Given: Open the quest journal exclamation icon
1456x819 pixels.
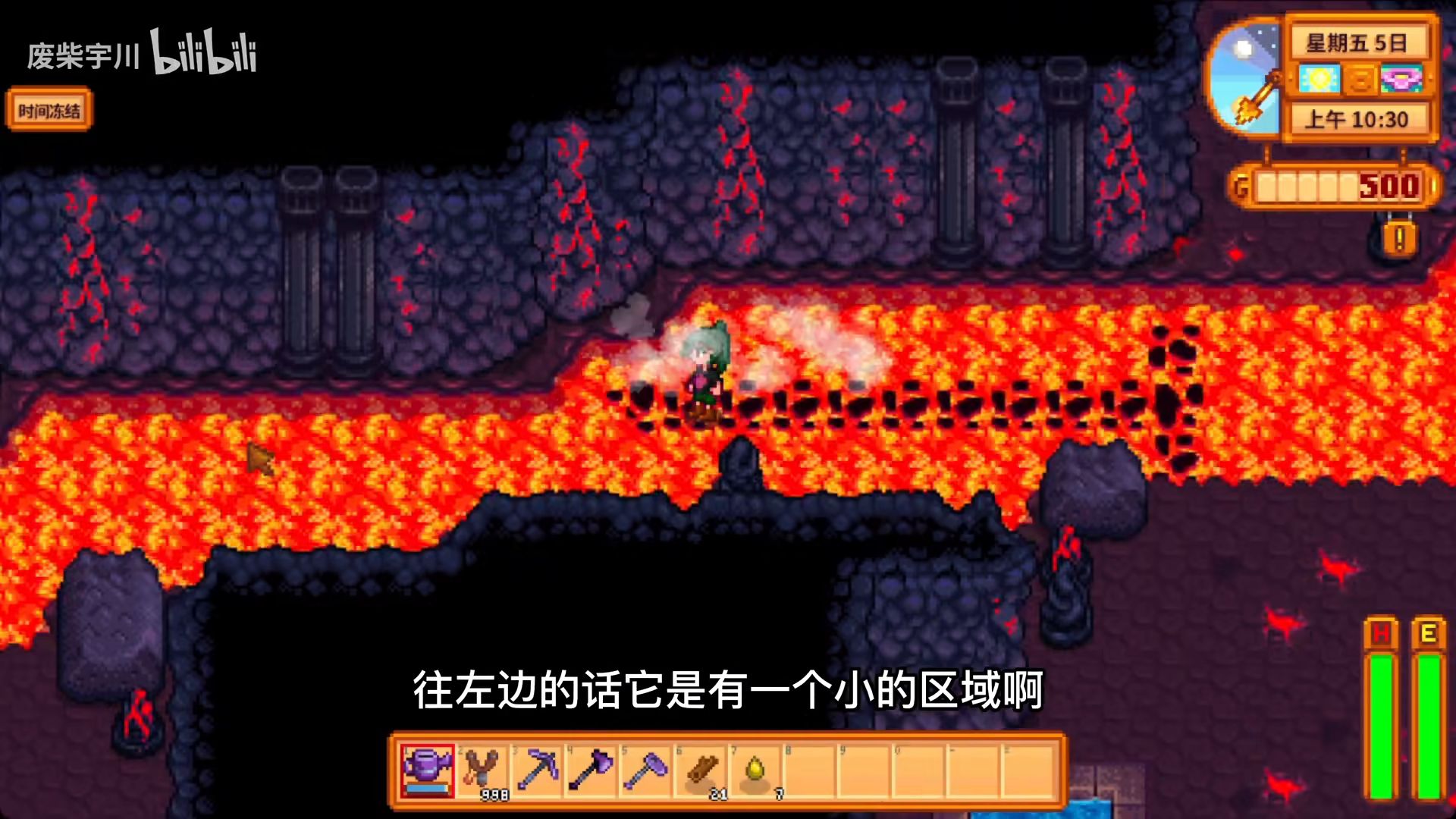Looking at the screenshot, I should (1399, 239).
